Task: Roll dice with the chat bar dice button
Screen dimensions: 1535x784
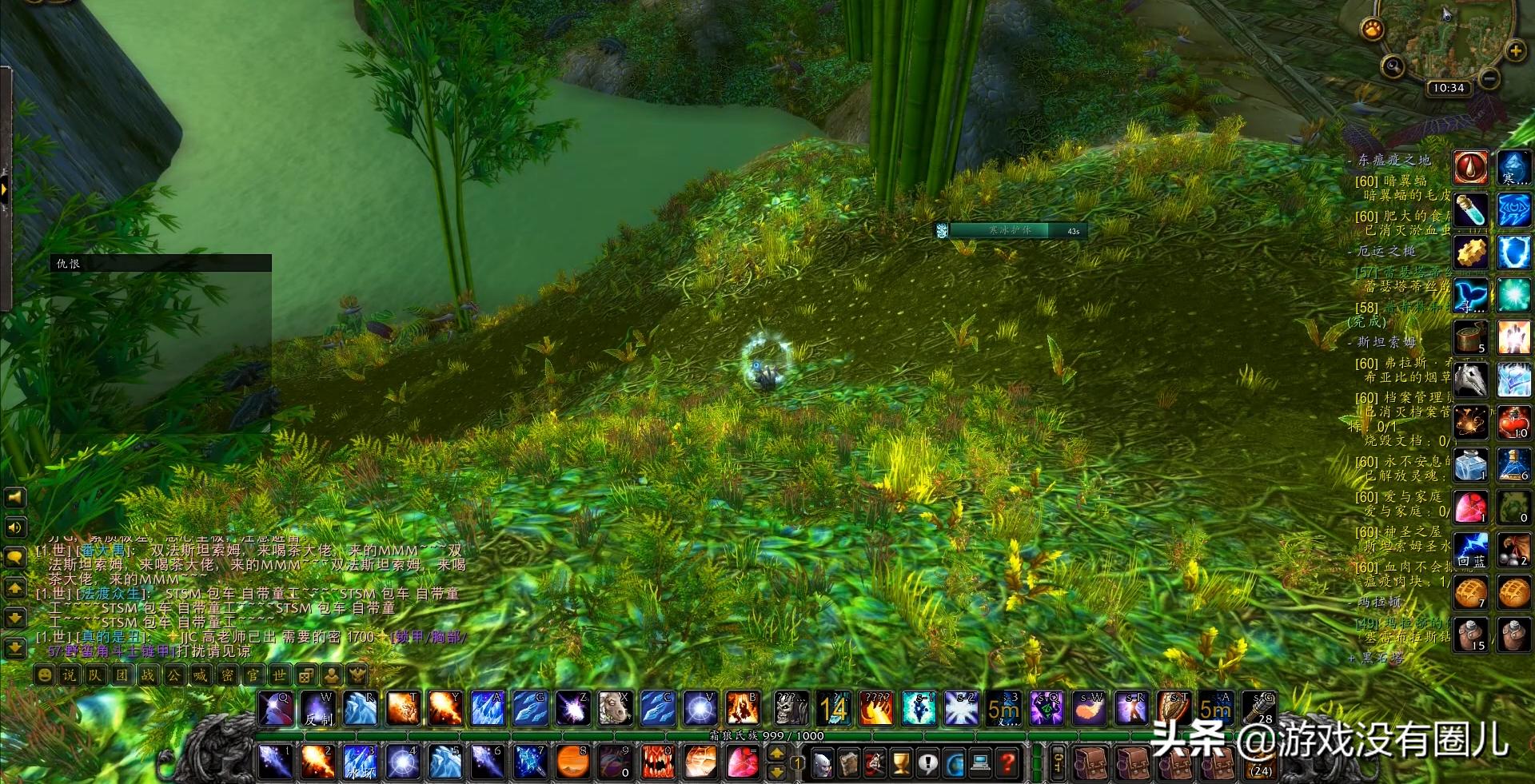Action: pos(305,675)
